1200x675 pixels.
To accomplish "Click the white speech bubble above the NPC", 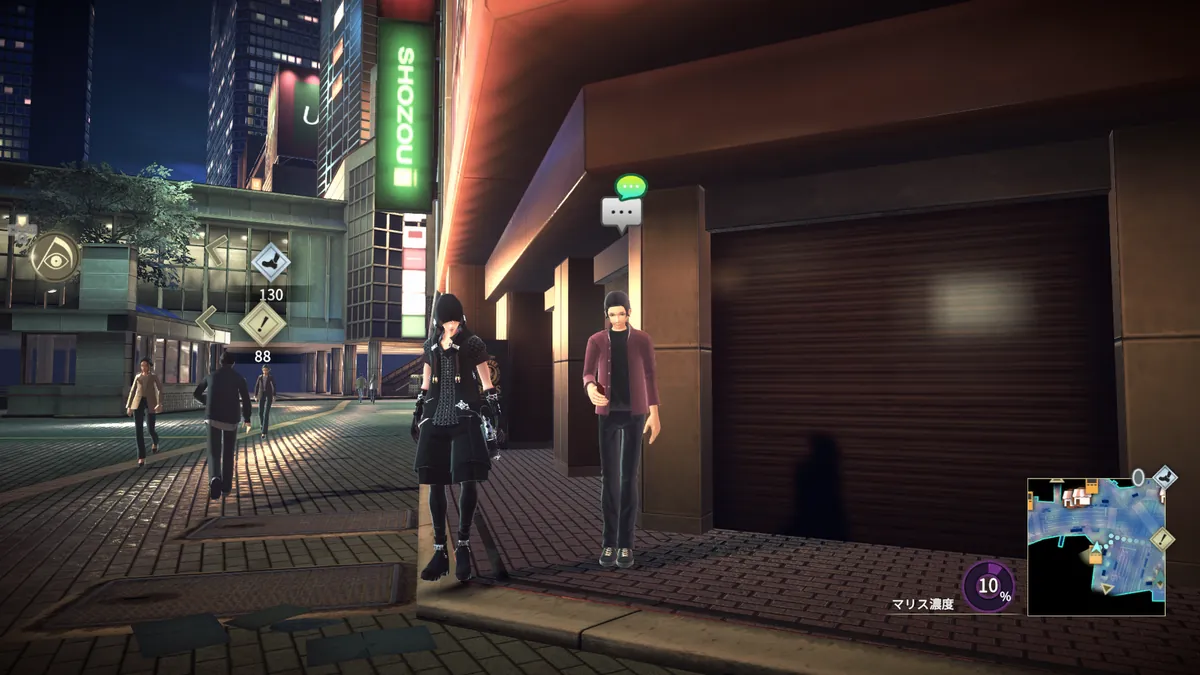I will coord(621,213).
